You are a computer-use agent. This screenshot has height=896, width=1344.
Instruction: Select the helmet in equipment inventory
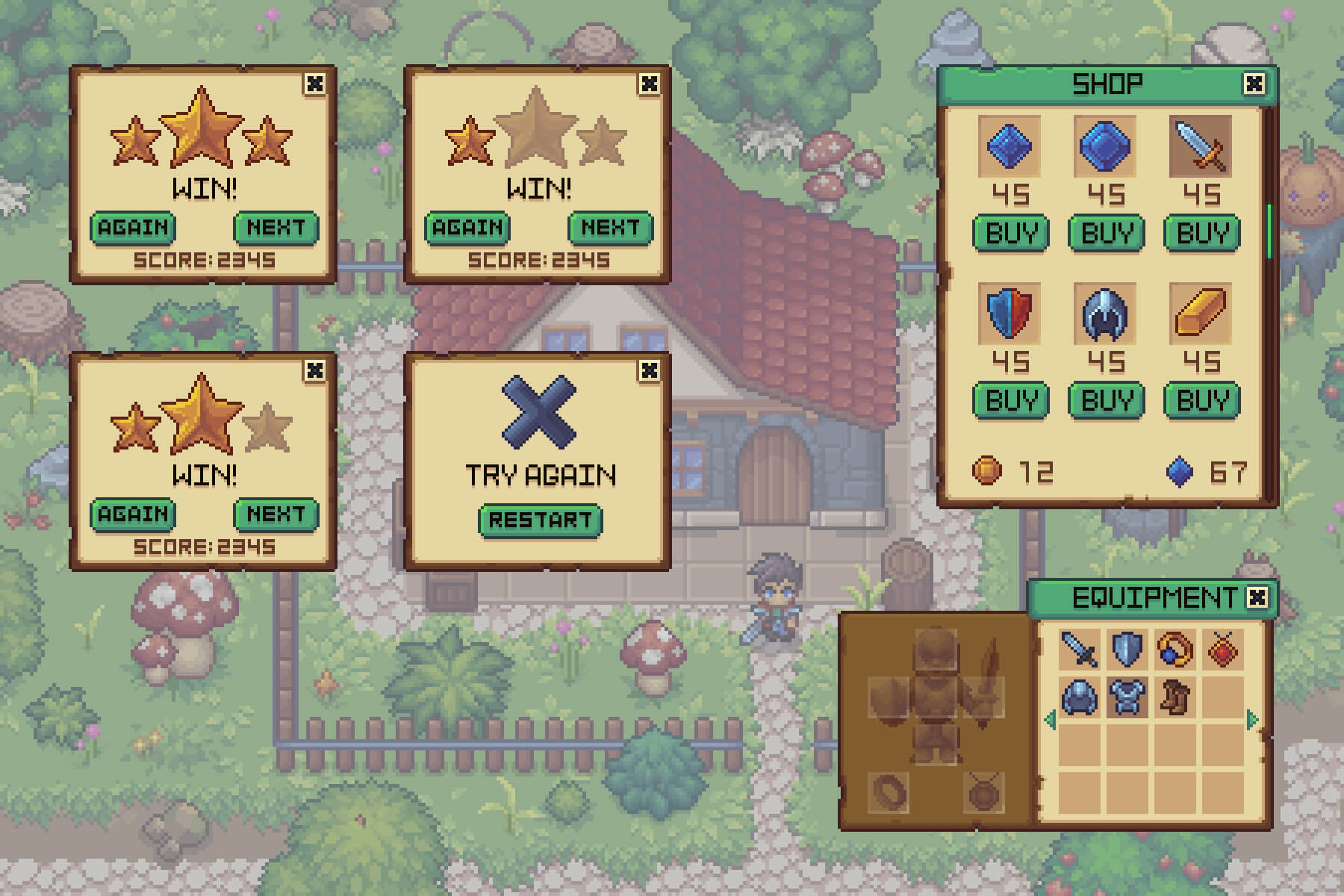(x=1080, y=697)
